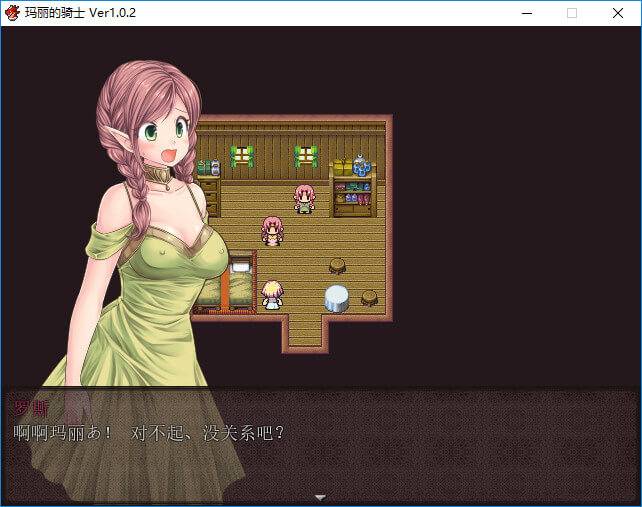This screenshot has height=507, width=642.
Task: Maximize the game window
Action: [572, 13]
